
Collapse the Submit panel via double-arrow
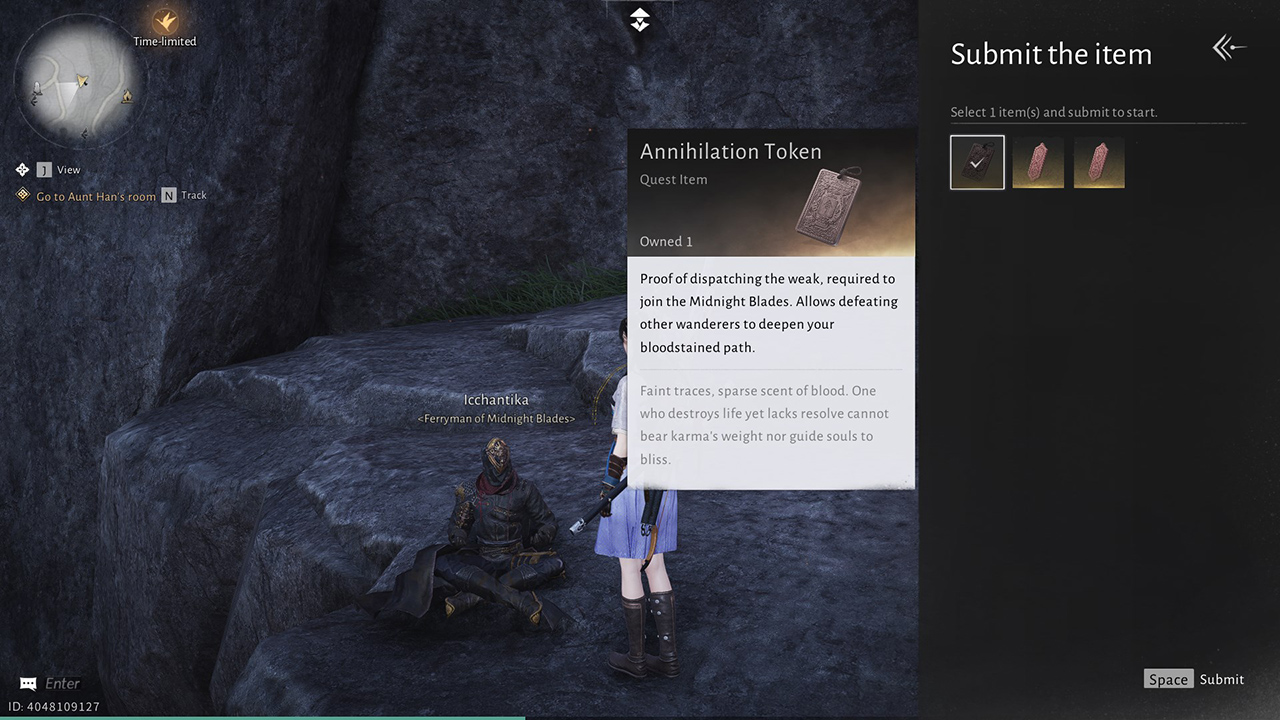1229,47
